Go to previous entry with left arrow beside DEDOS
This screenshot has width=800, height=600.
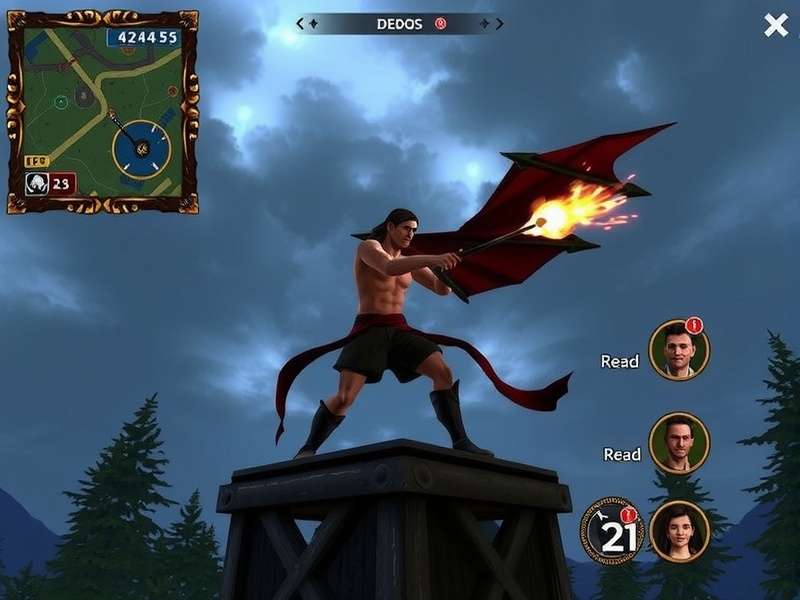point(302,24)
